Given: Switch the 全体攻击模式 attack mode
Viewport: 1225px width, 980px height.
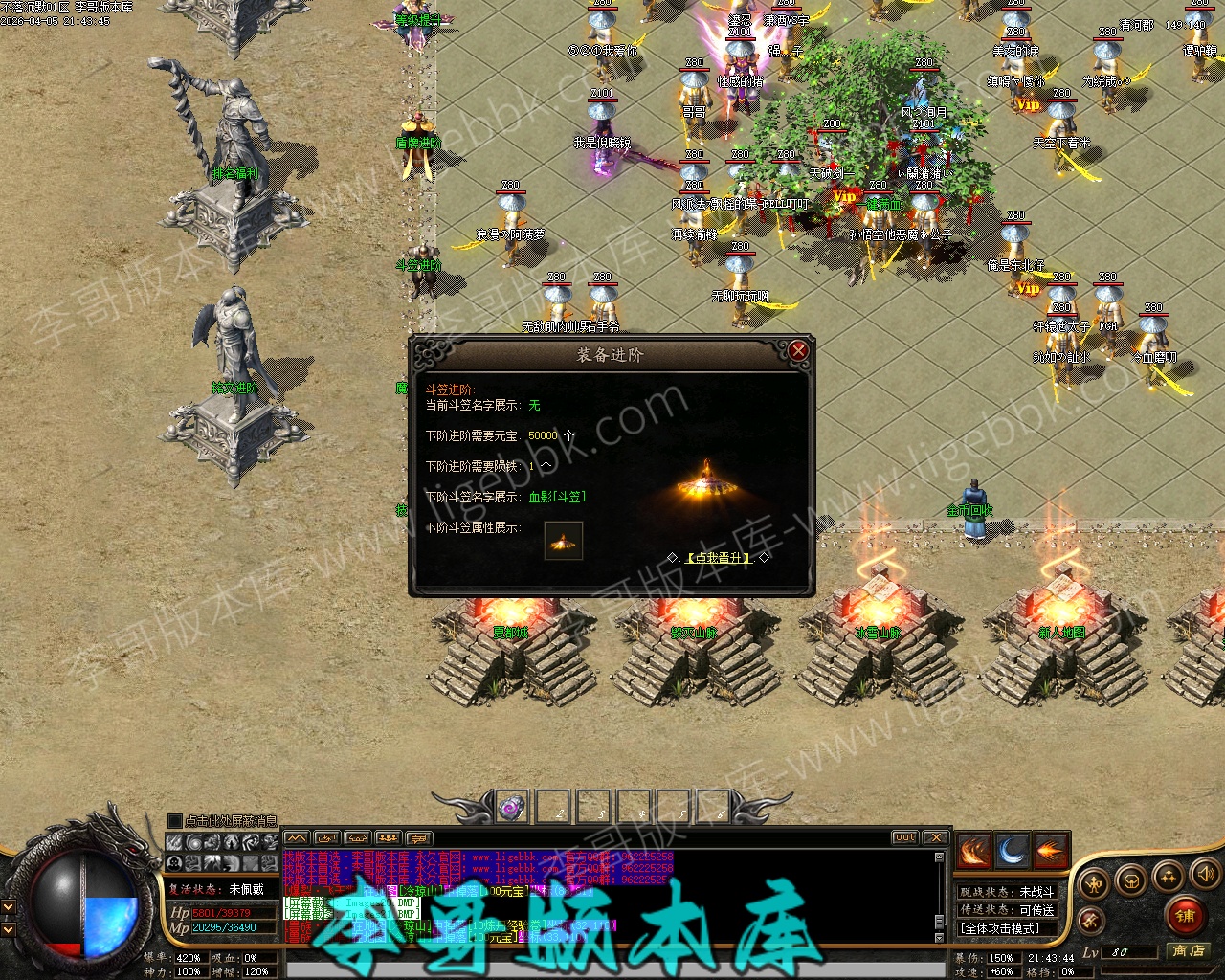Looking at the screenshot, I should coord(999,928).
